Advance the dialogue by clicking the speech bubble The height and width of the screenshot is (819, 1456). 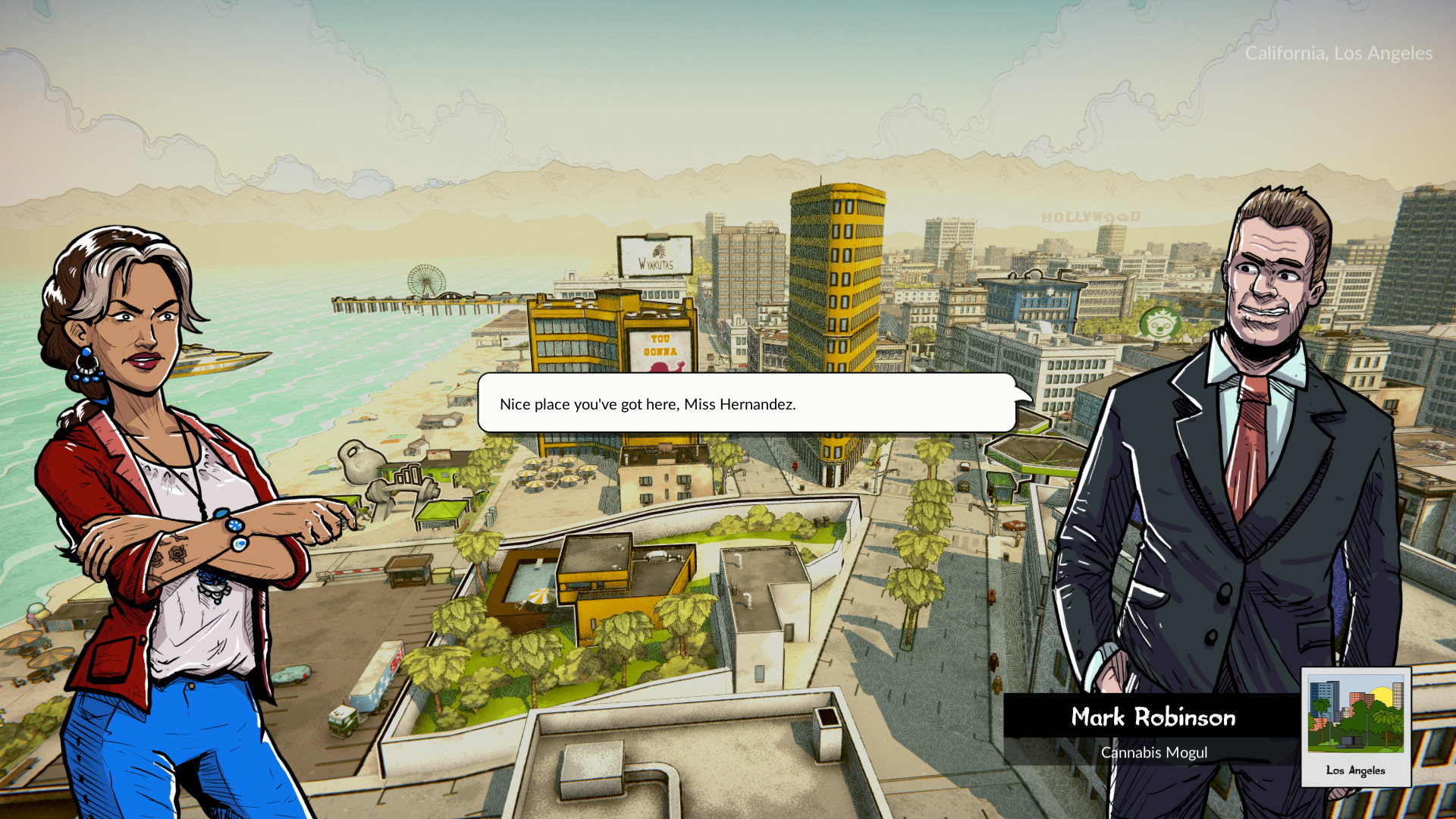pos(747,403)
